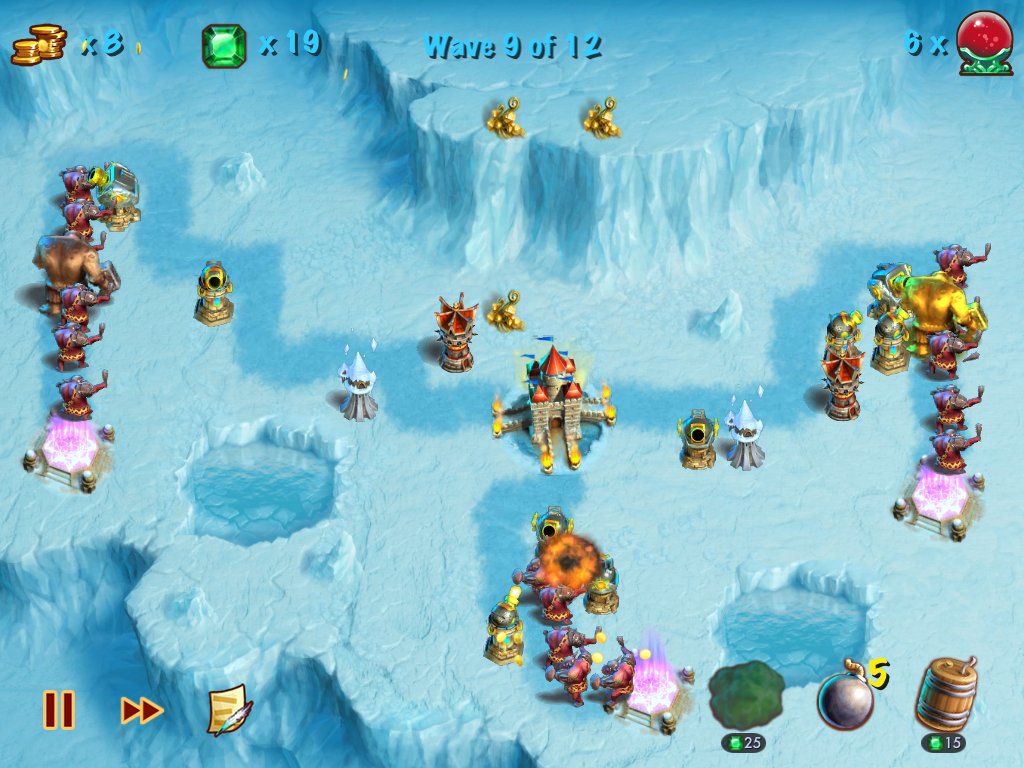Select the bomb ability

tap(846, 699)
